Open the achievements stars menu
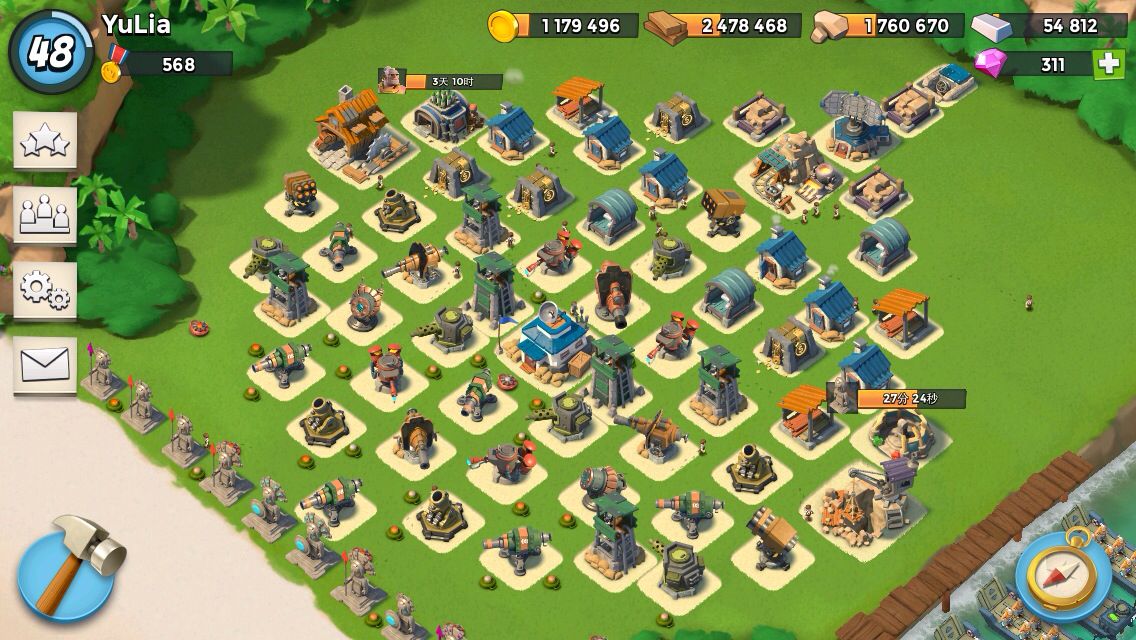The width and height of the screenshot is (1136, 640). click(45, 141)
